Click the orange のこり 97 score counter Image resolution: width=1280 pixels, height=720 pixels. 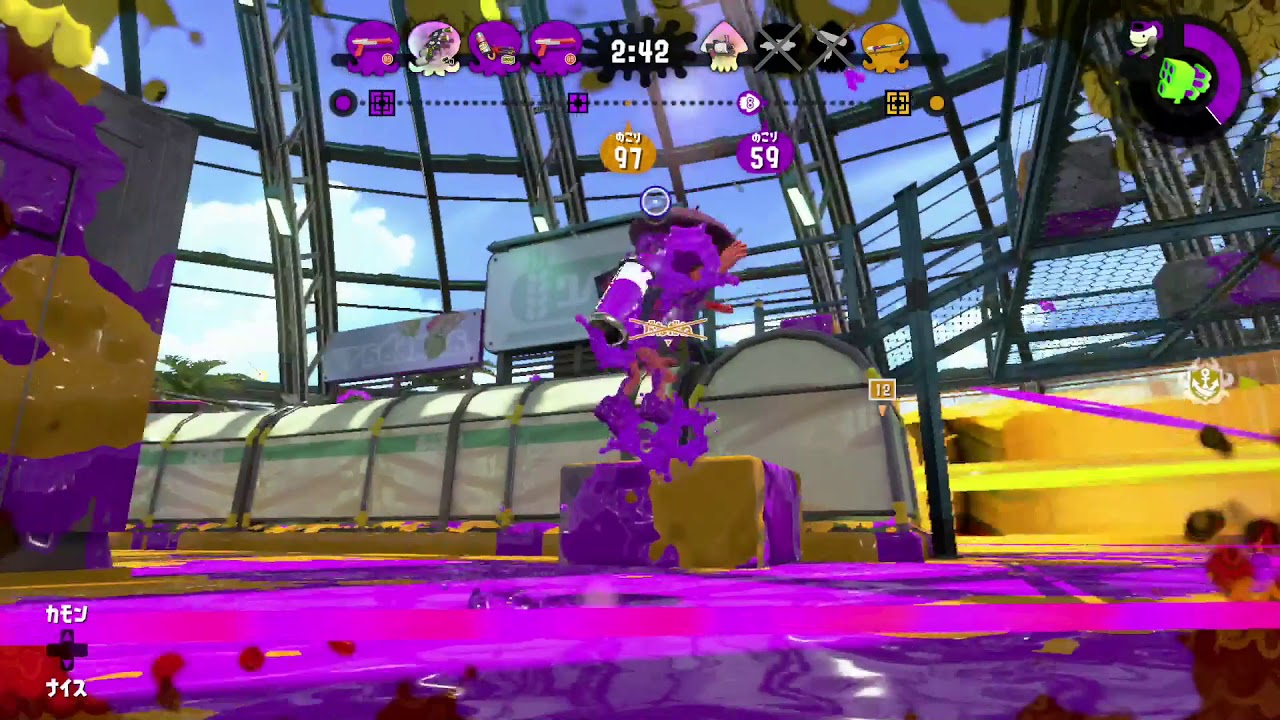tap(628, 150)
